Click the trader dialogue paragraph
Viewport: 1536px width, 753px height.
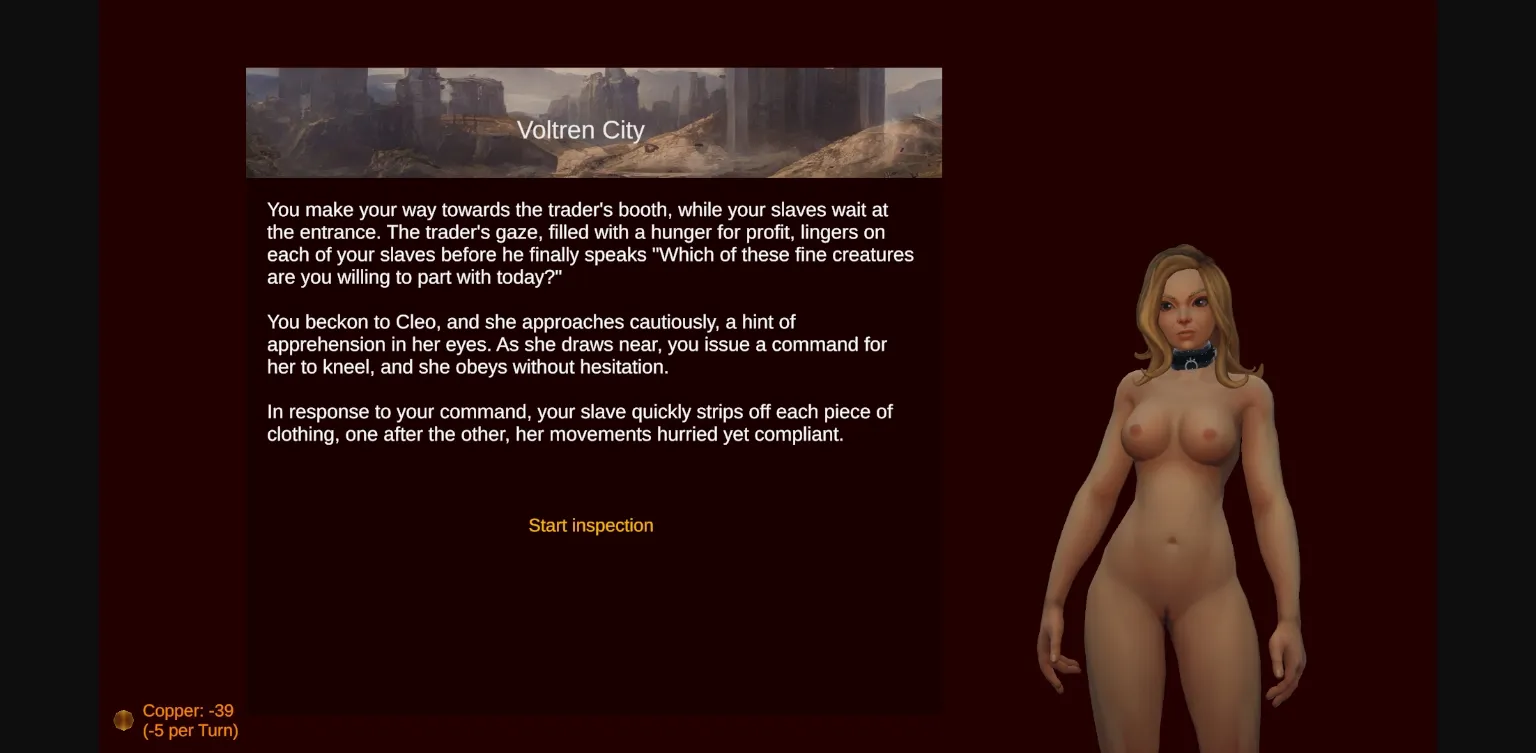point(590,243)
